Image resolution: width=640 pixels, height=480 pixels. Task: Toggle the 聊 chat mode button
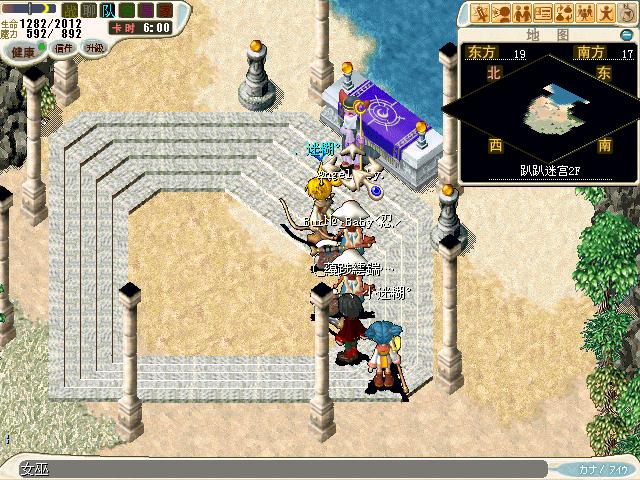tap(88, 9)
